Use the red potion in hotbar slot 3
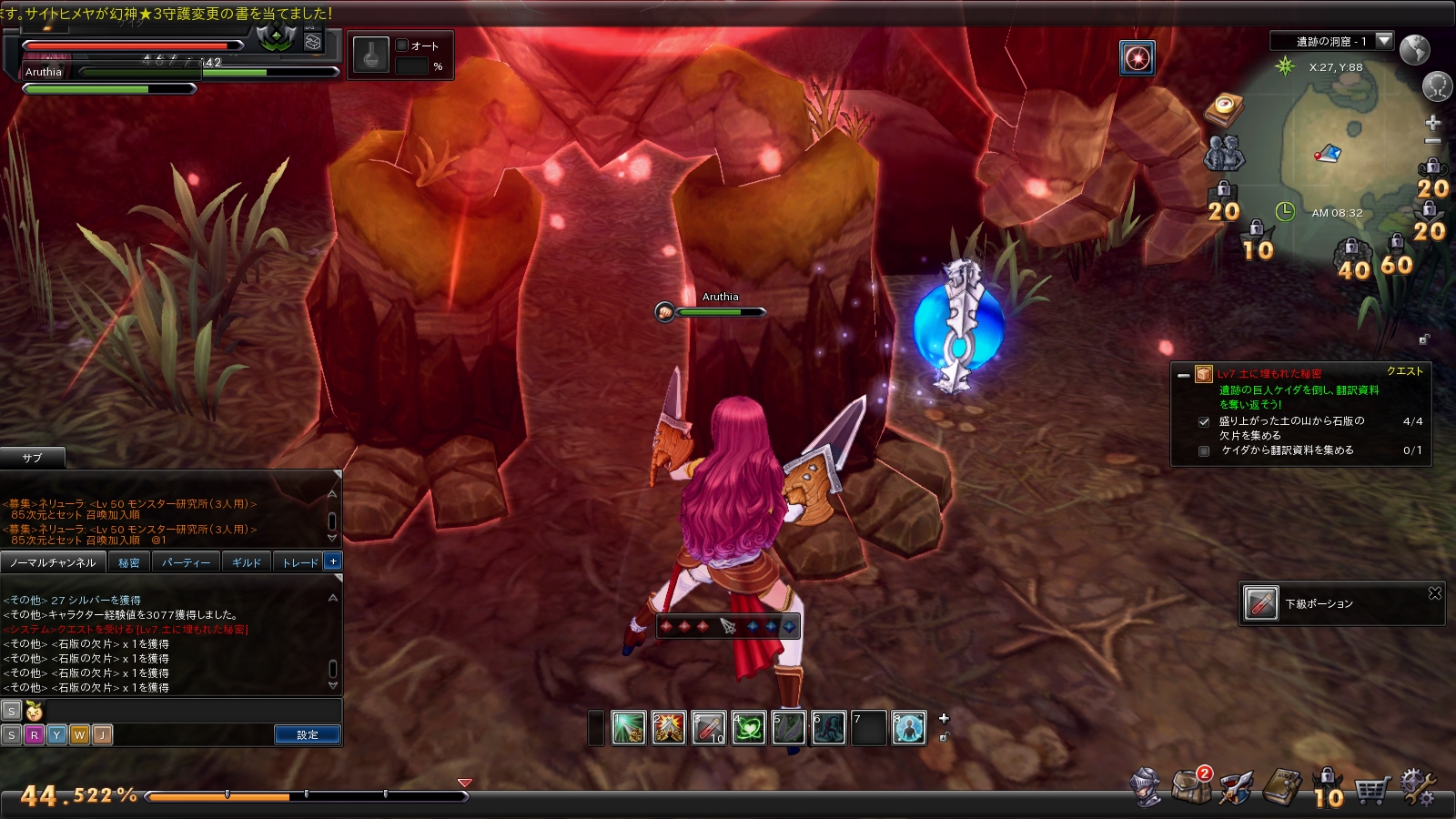 point(708,728)
